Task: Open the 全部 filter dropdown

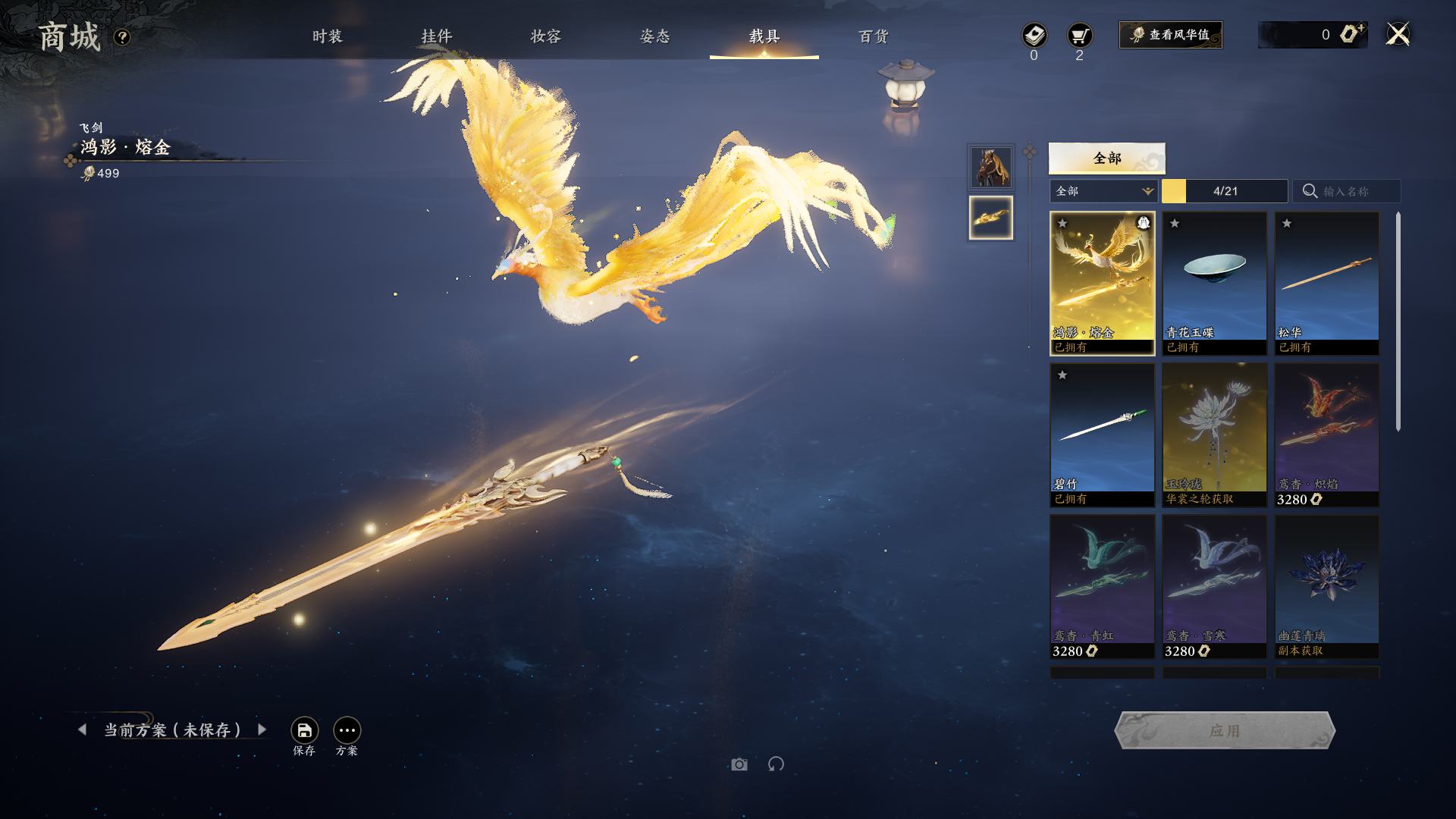Action: tap(1103, 191)
